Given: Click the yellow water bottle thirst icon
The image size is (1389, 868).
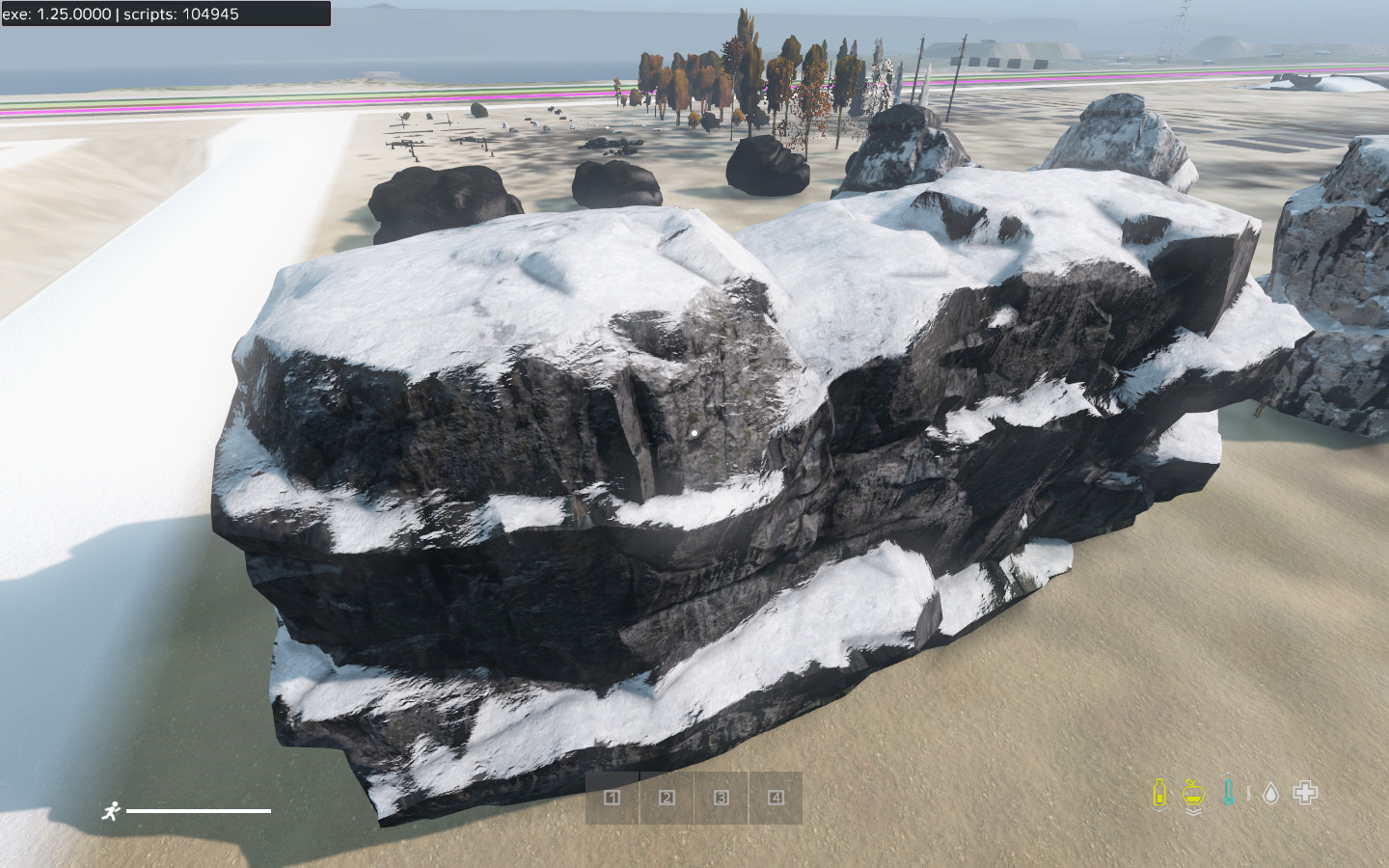Looking at the screenshot, I should pos(1159,793).
